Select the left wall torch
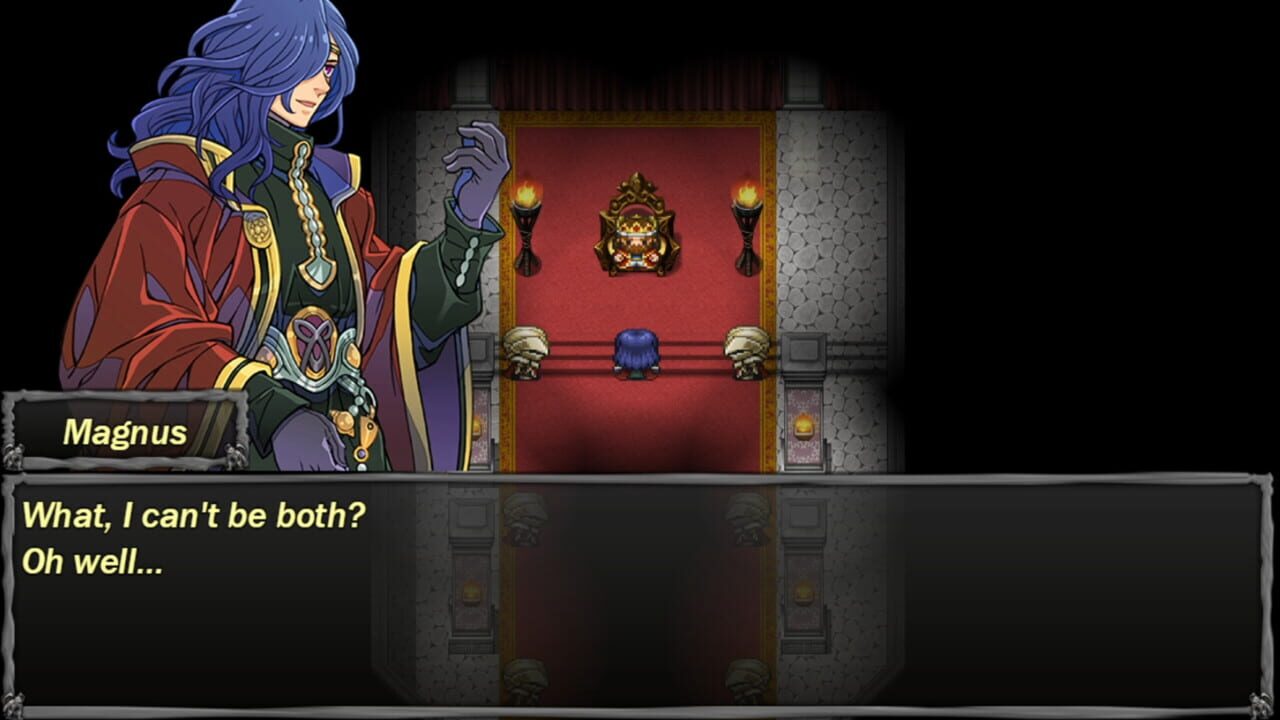Viewport: 1280px width, 720px height. 529,225
